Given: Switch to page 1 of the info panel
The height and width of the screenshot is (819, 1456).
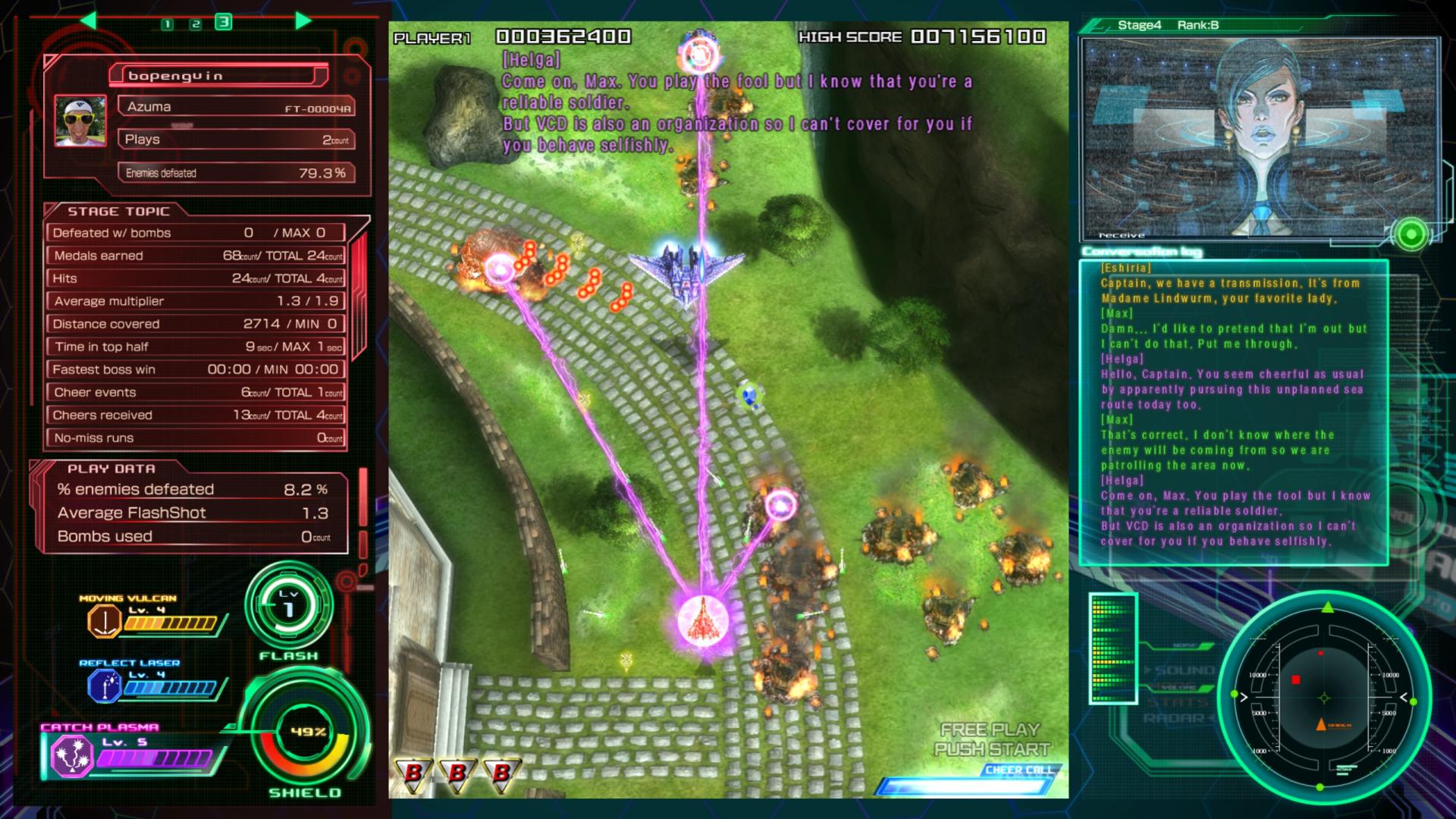Looking at the screenshot, I should tap(168, 24).
